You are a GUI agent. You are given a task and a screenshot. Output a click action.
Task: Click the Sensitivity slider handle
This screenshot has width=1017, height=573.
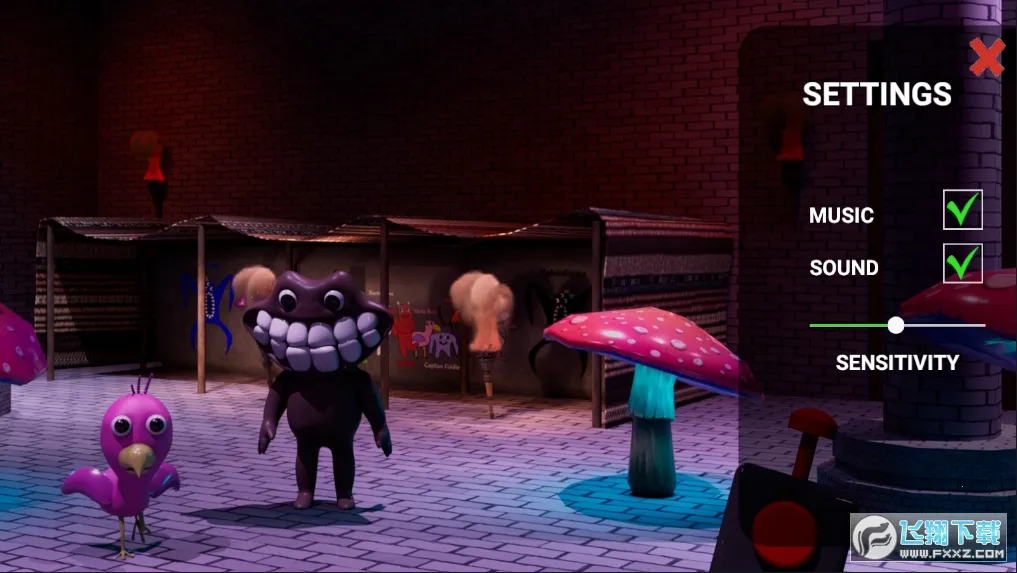point(896,325)
